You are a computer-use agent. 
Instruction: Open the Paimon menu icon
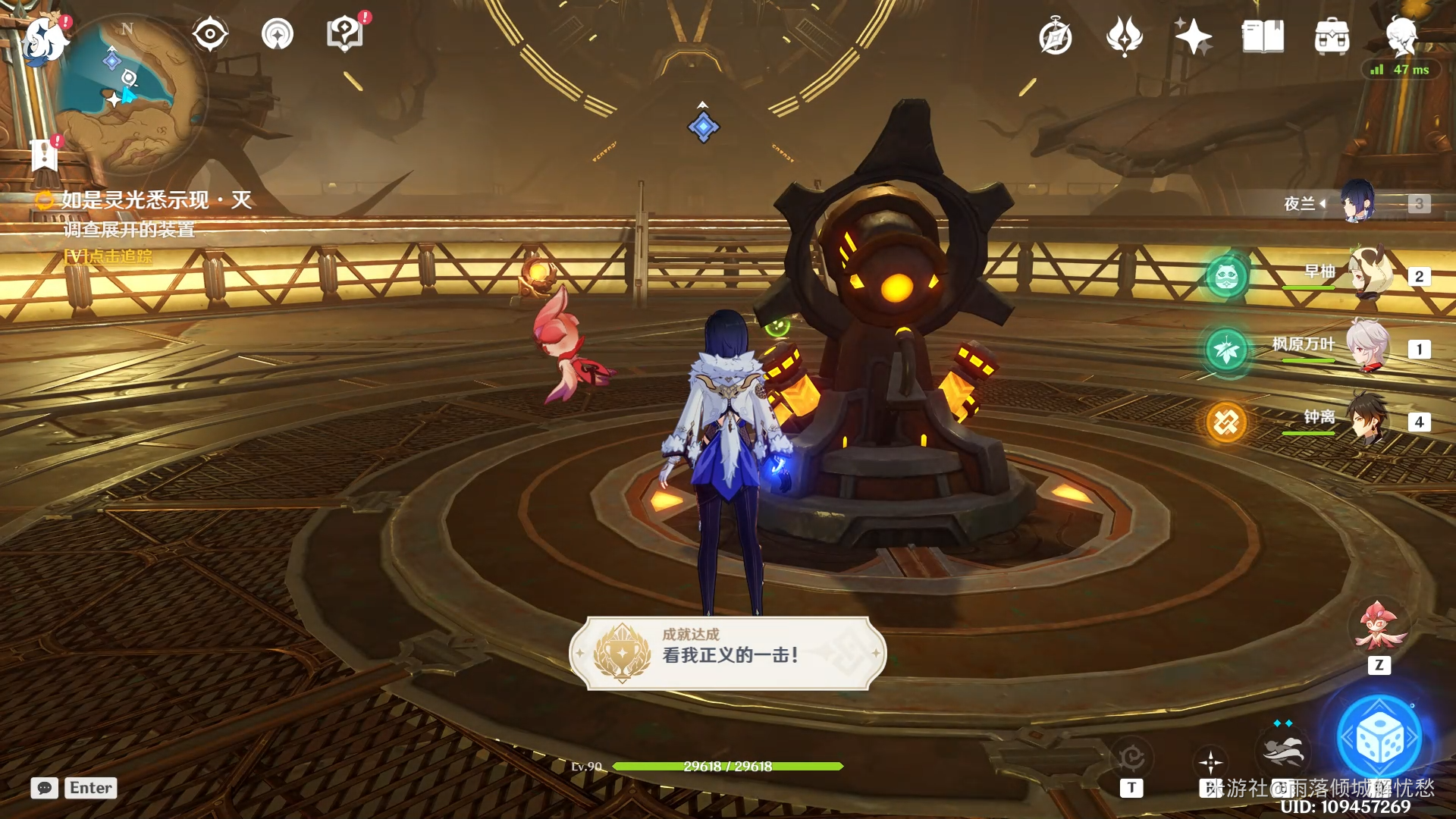[x=43, y=38]
